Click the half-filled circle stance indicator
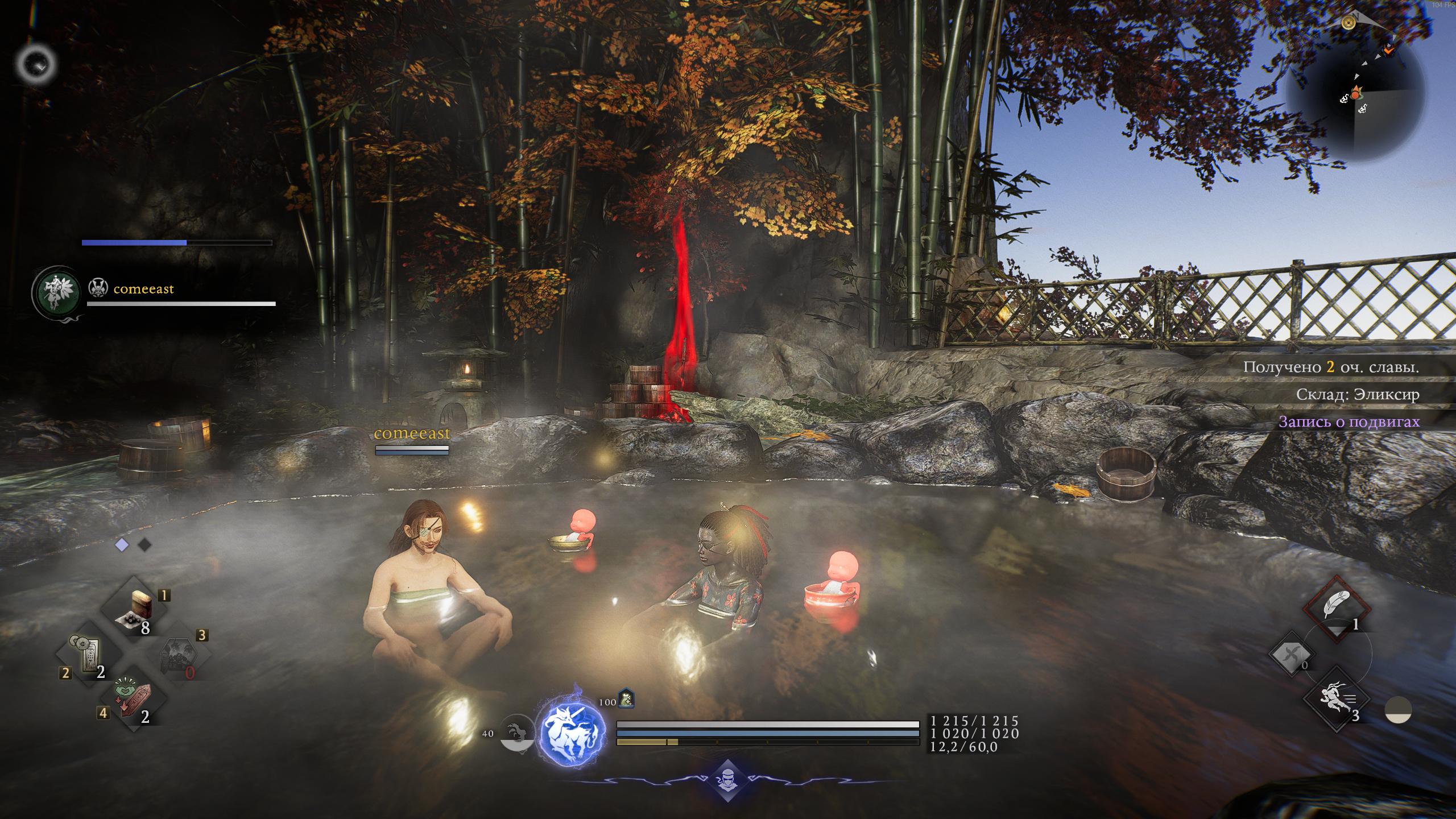 click(x=1398, y=711)
